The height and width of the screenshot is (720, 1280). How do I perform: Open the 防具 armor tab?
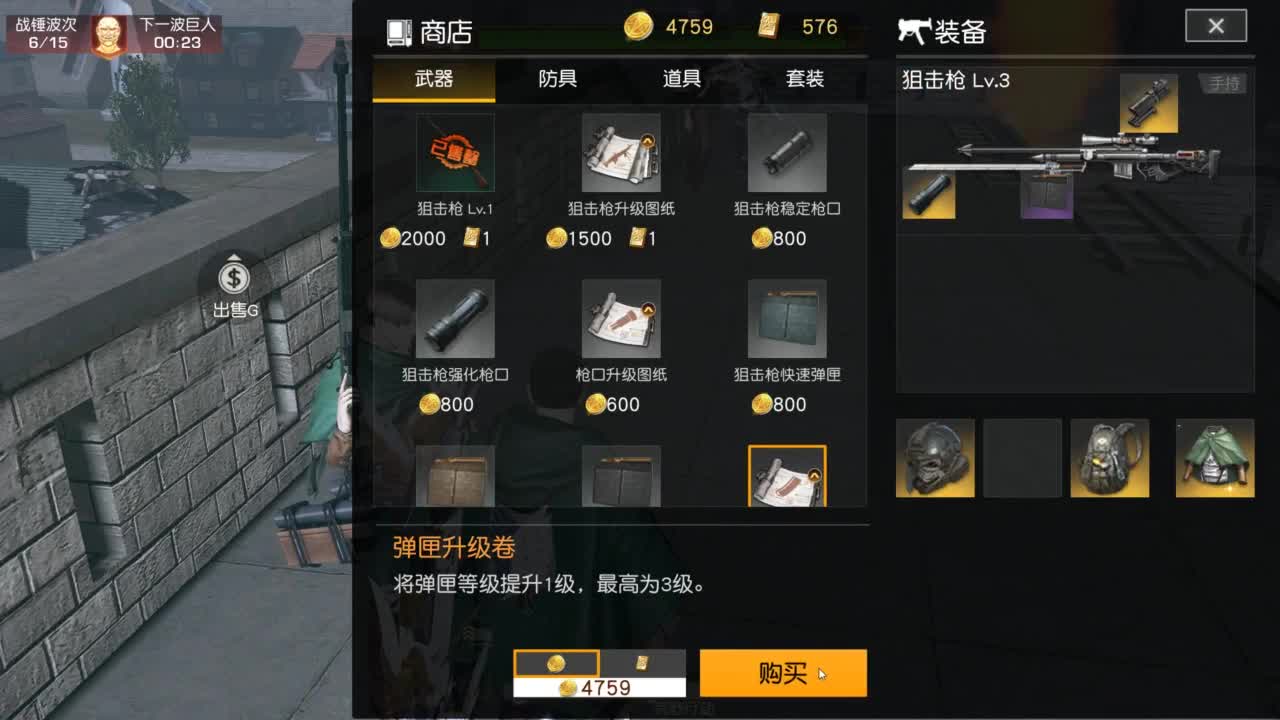(x=557, y=79)
